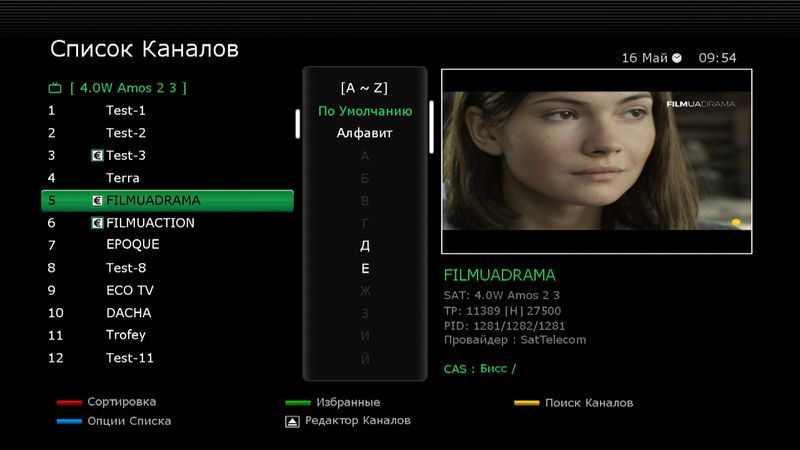Screen dimensions: 800x450
Task: Select the Trofey channel
Action: pos(126,335)
